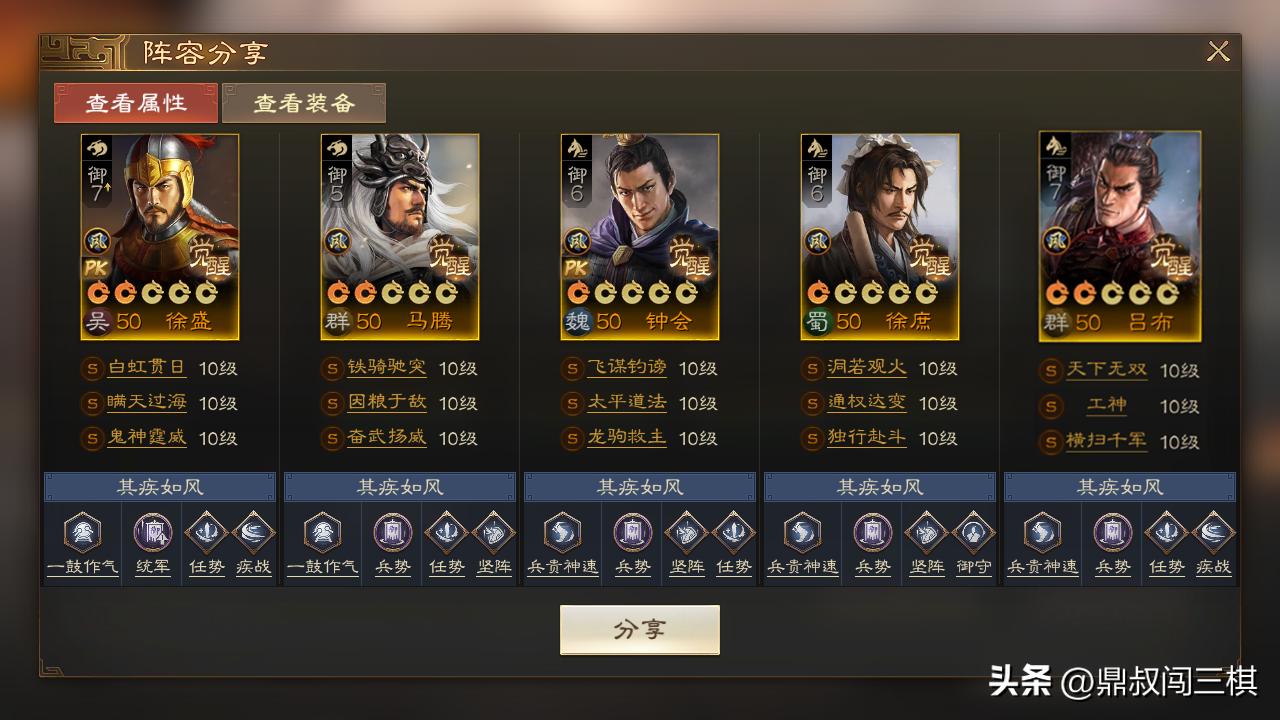Switch to the 查看装备 tab
The image size is (1280, 720).
click(x=304, y=103)
